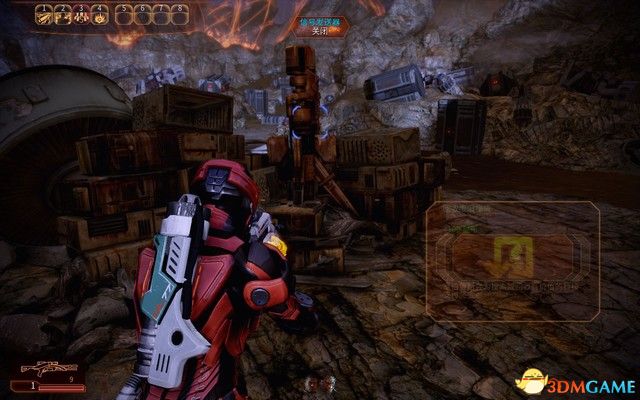Use the power in quick slot 2

click(62, 15)
